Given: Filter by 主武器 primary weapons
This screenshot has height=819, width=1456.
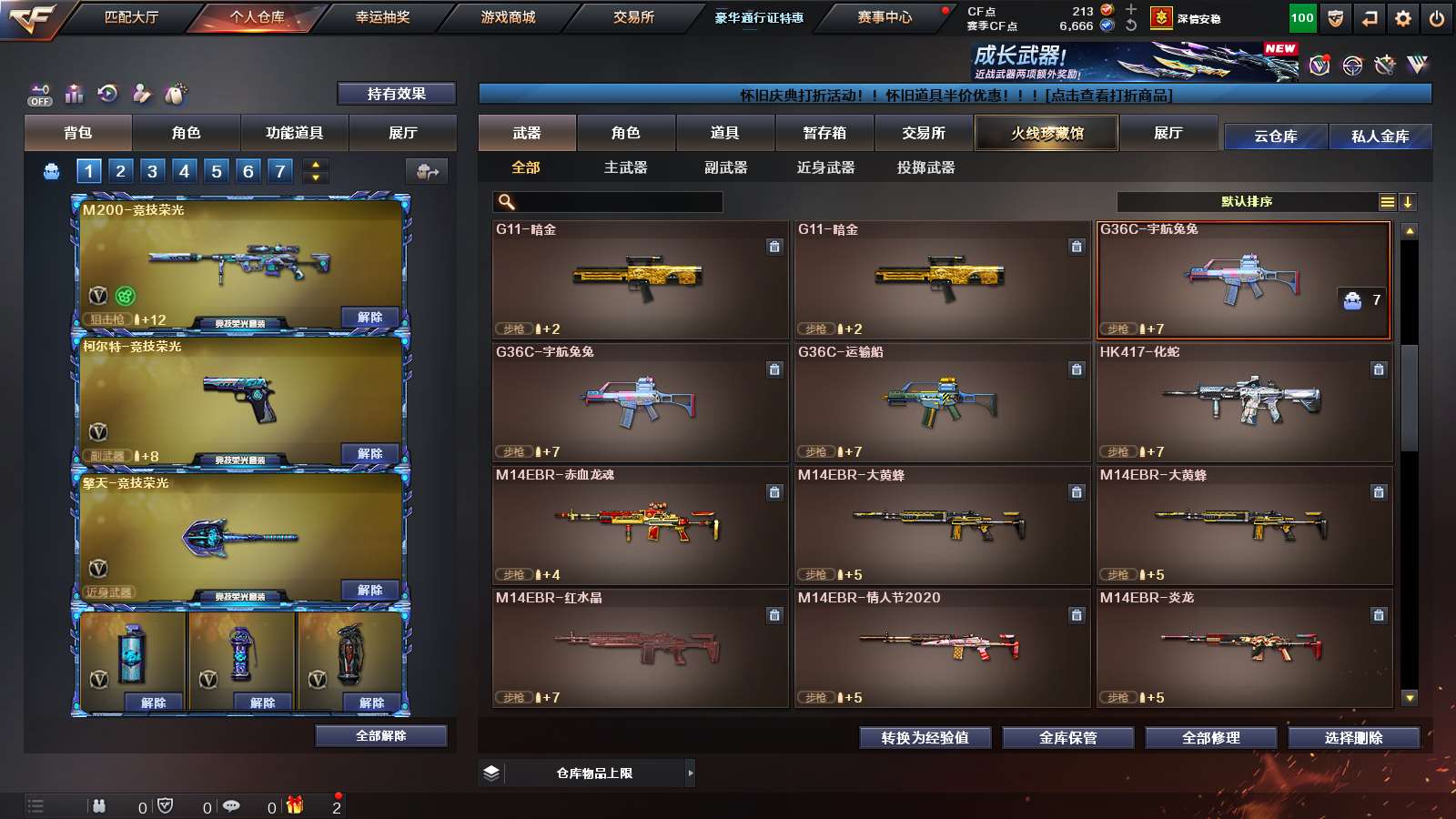Looking at the screenshot, I should pyautogui.click(x=625, y=167).
